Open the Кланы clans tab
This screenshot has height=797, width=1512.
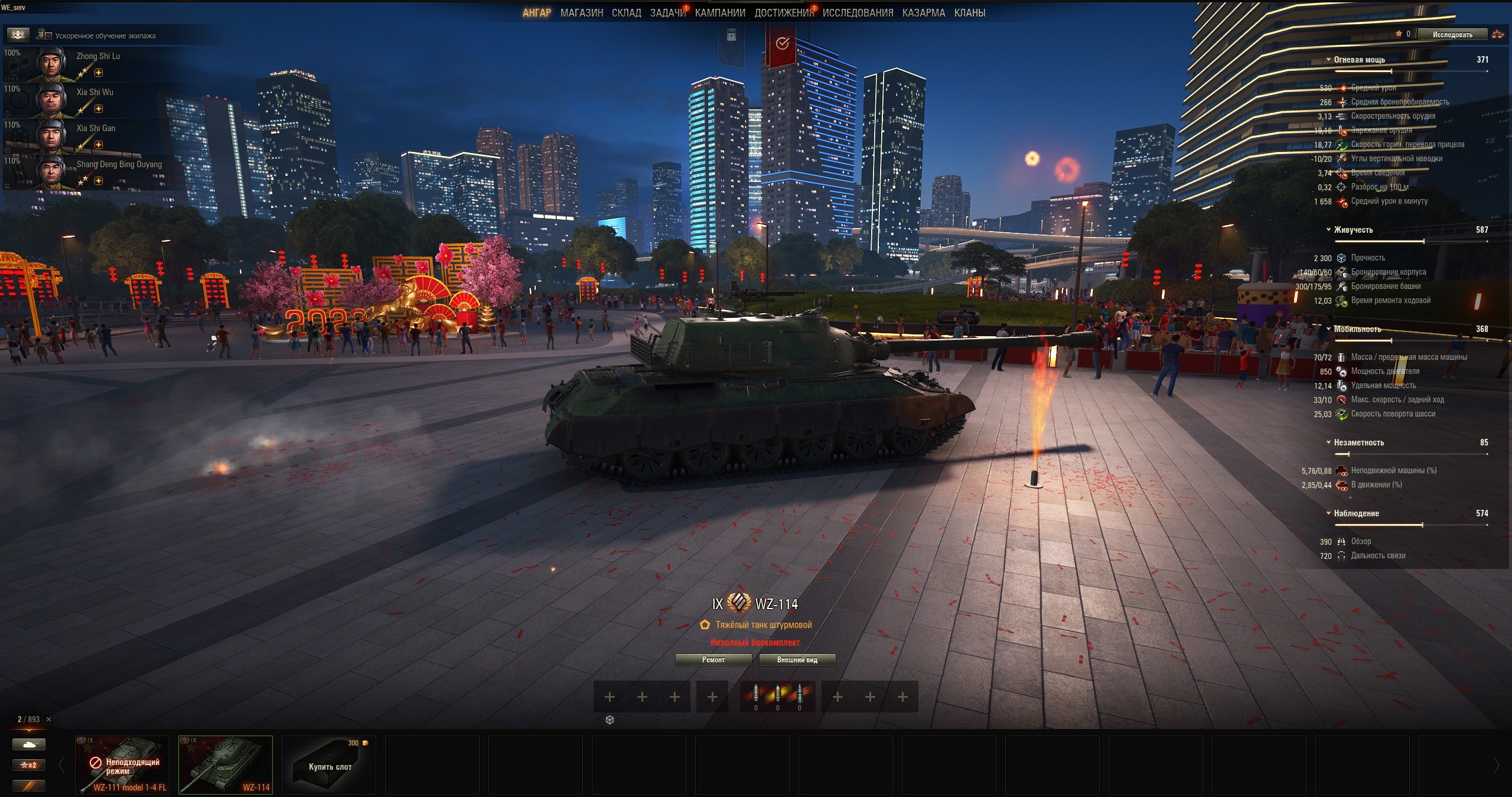969,13
